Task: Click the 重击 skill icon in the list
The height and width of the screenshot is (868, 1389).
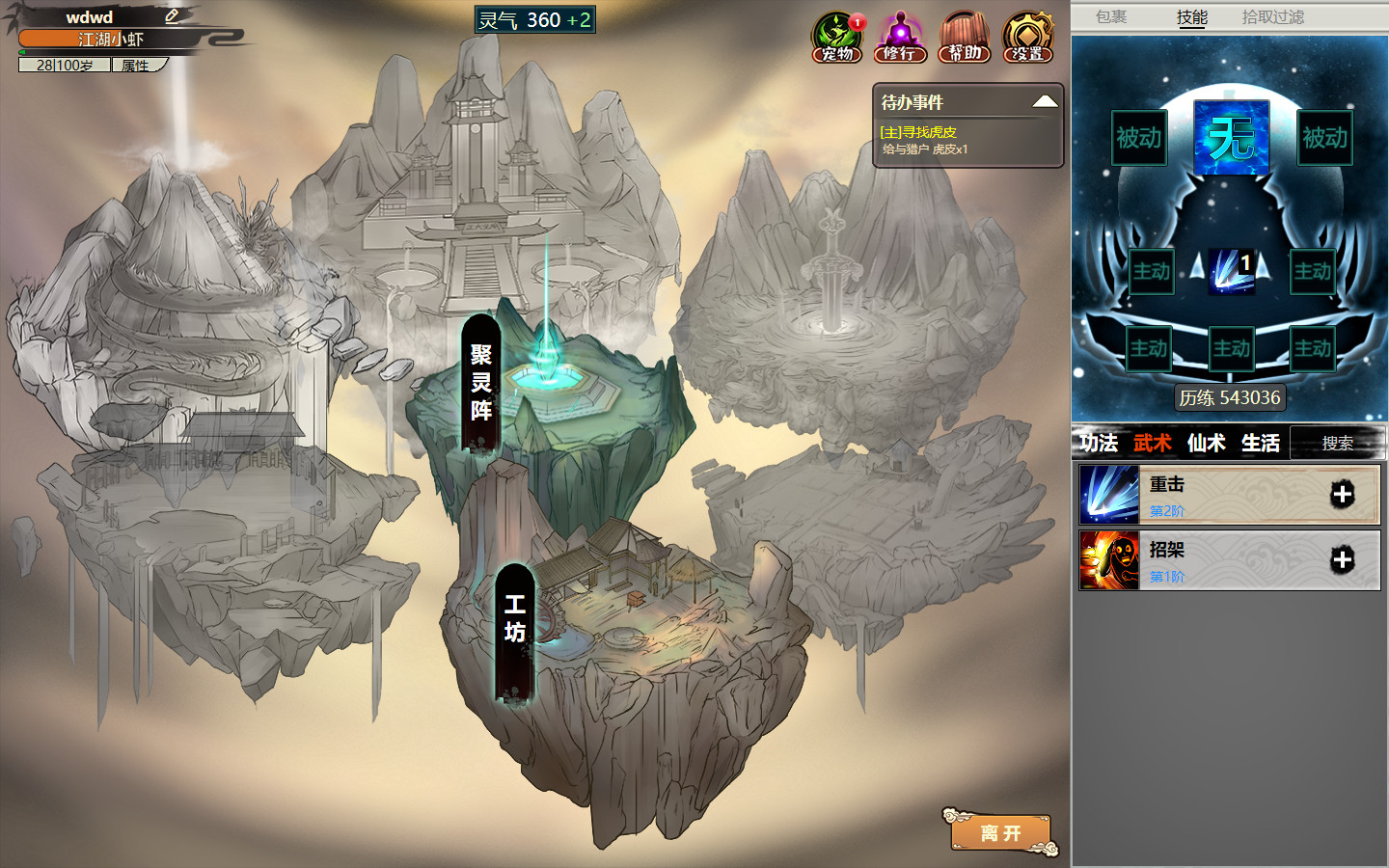Action: tap(1108, 495)
